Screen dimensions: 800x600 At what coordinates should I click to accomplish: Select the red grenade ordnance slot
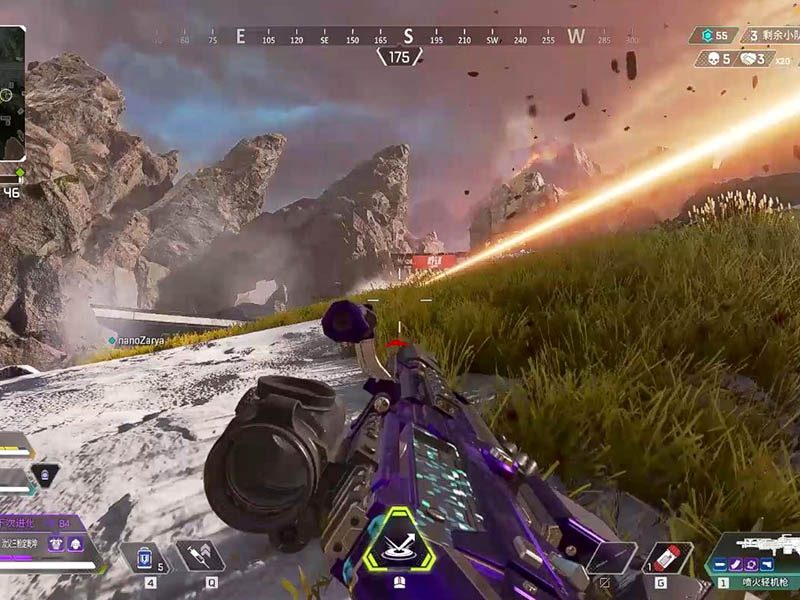666,557
